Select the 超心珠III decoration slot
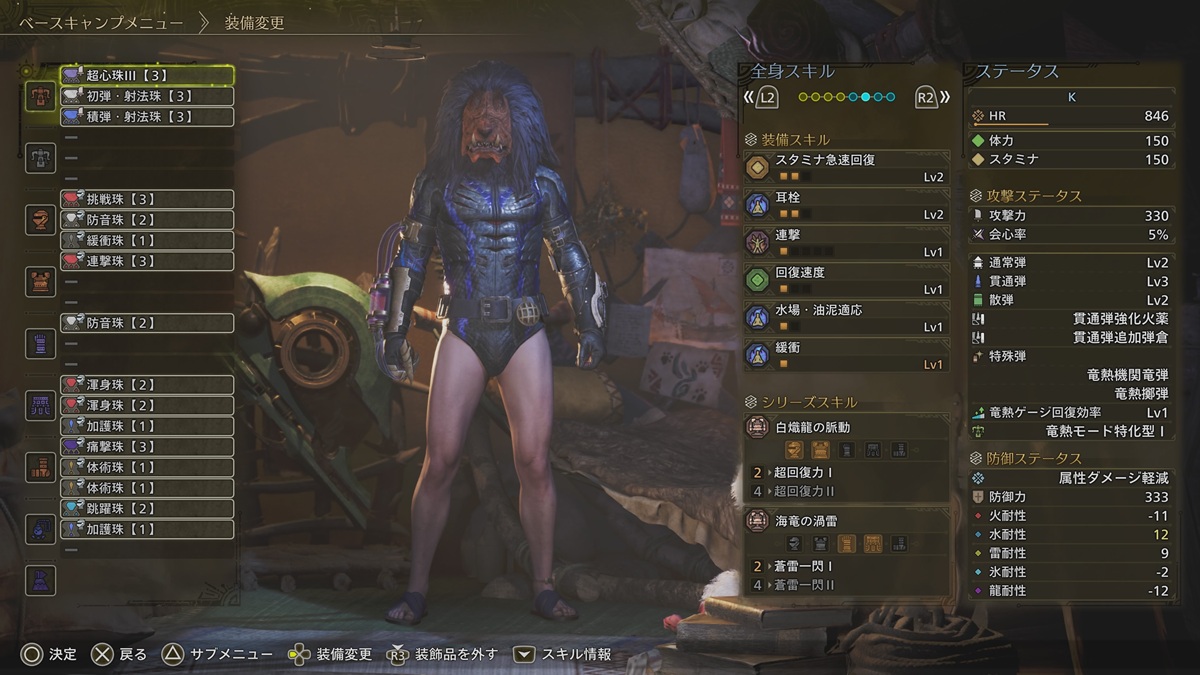 coord(147,76)
